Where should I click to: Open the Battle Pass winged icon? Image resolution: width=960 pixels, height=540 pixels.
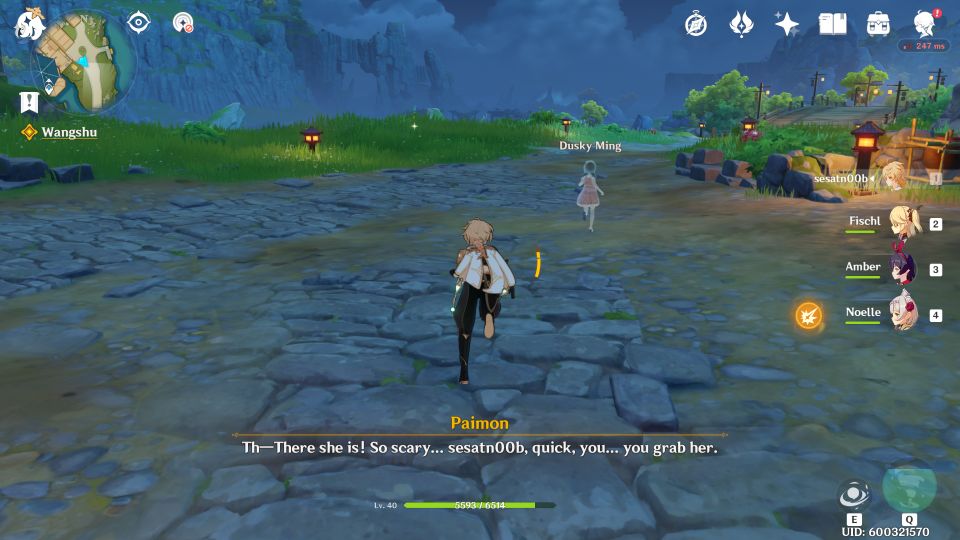pyautogui.click(x=741, y=24)
